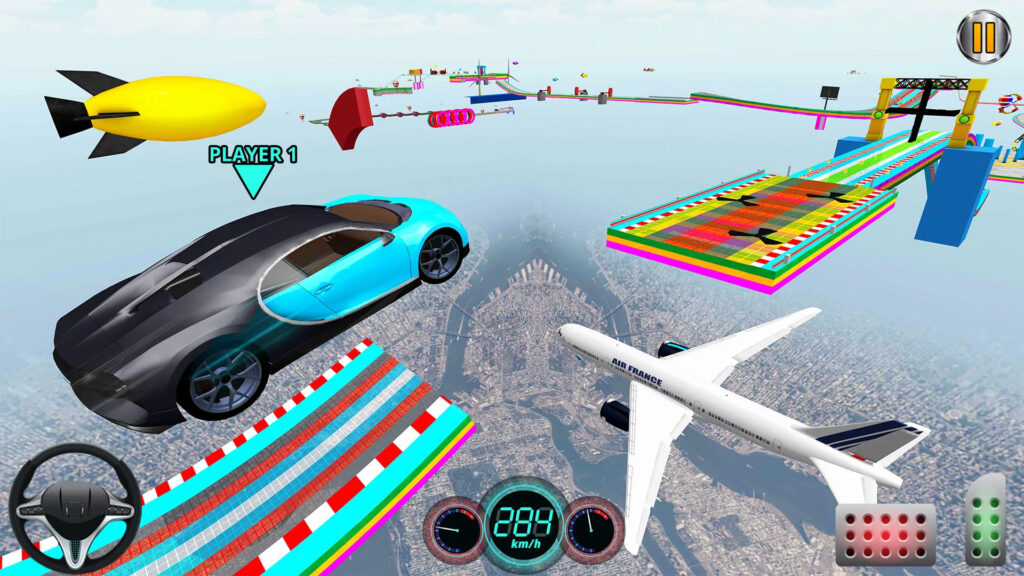Tap the steering wheel control

75,508
